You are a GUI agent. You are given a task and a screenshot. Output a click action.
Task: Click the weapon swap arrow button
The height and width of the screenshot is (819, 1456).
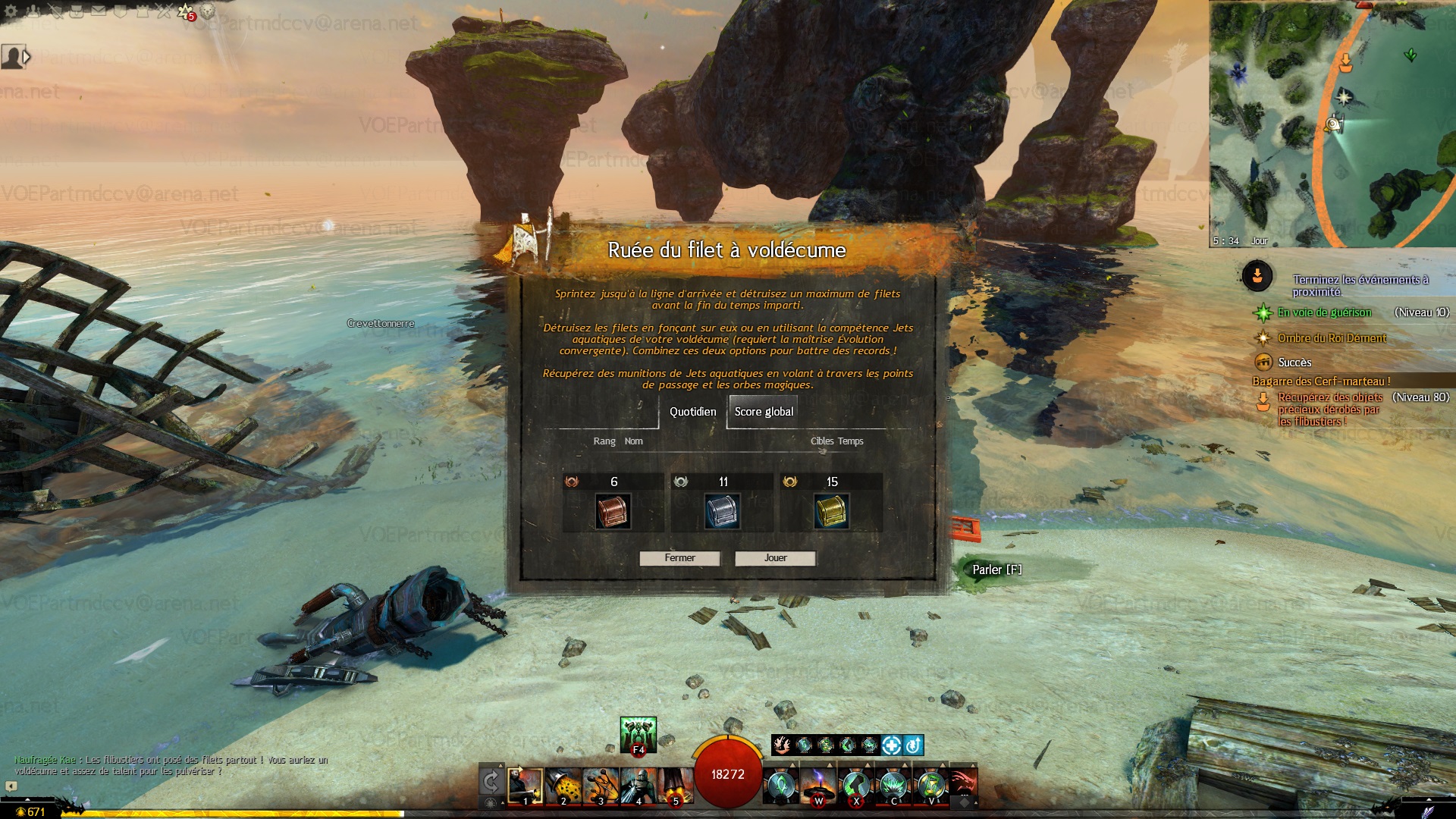(491, 782)
